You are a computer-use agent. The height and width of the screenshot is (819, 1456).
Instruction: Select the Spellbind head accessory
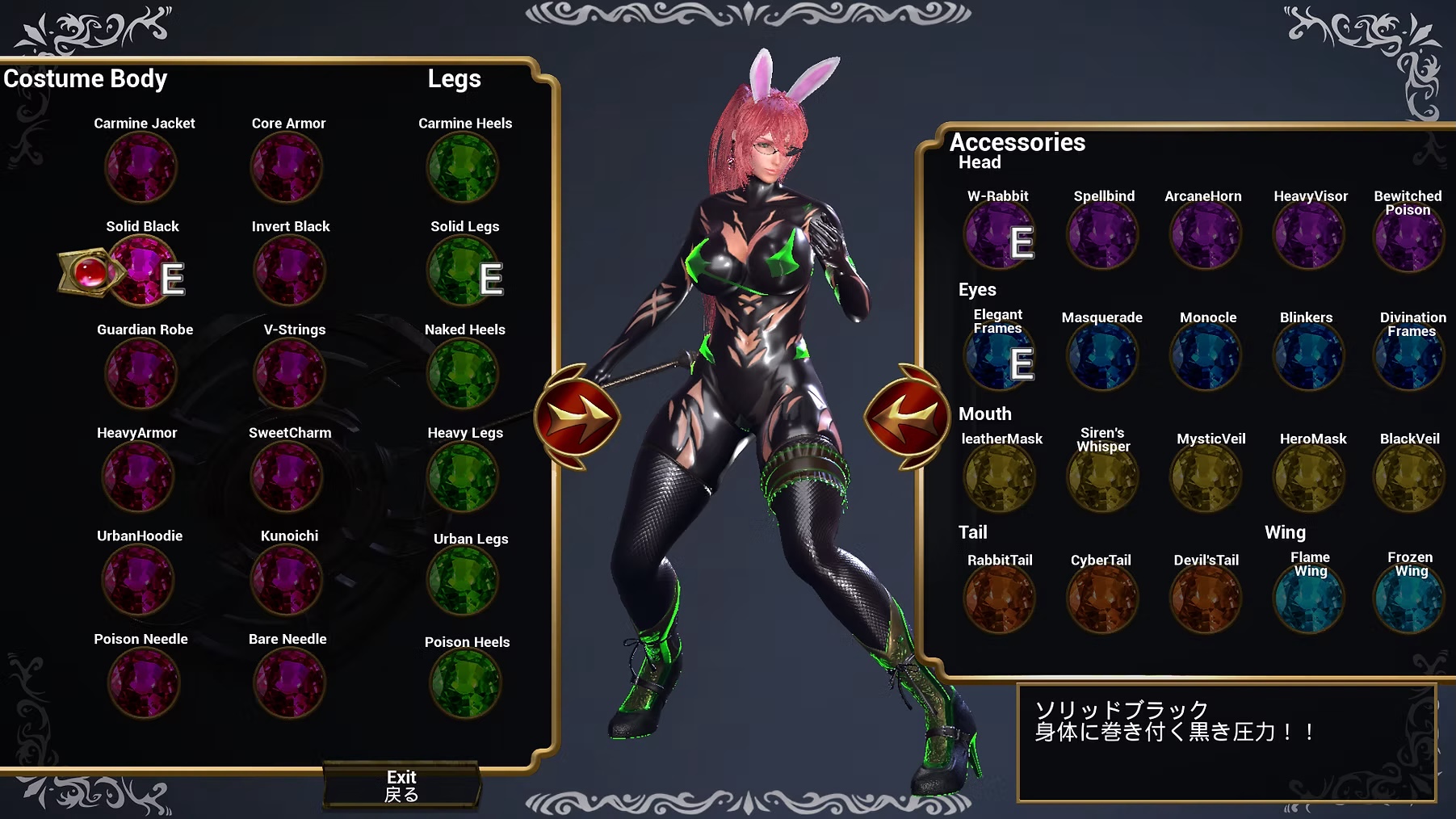(1103, 234)
